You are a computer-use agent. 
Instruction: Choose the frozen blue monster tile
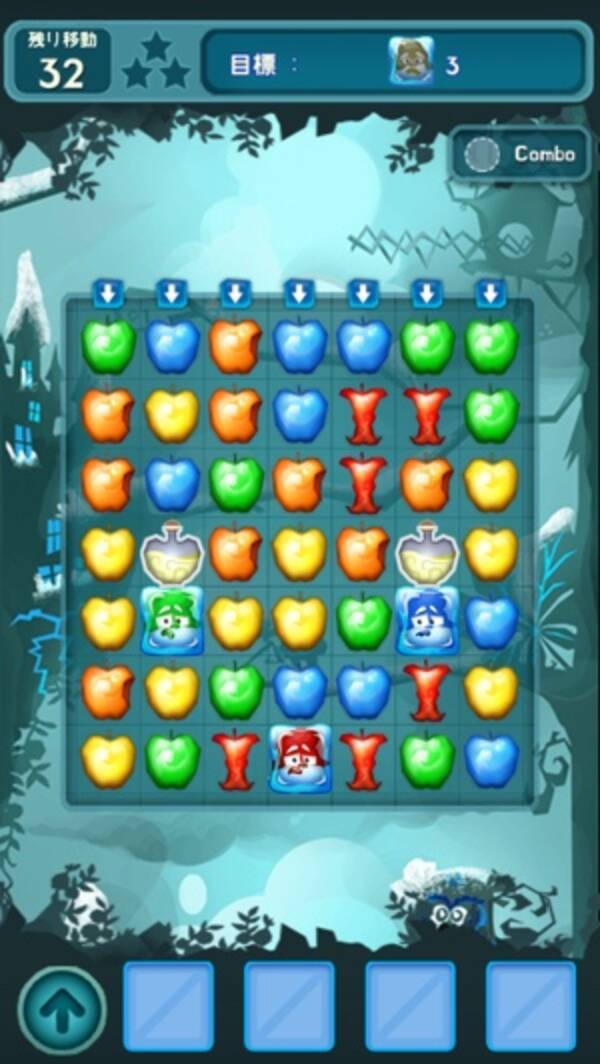tap(427, 621)
